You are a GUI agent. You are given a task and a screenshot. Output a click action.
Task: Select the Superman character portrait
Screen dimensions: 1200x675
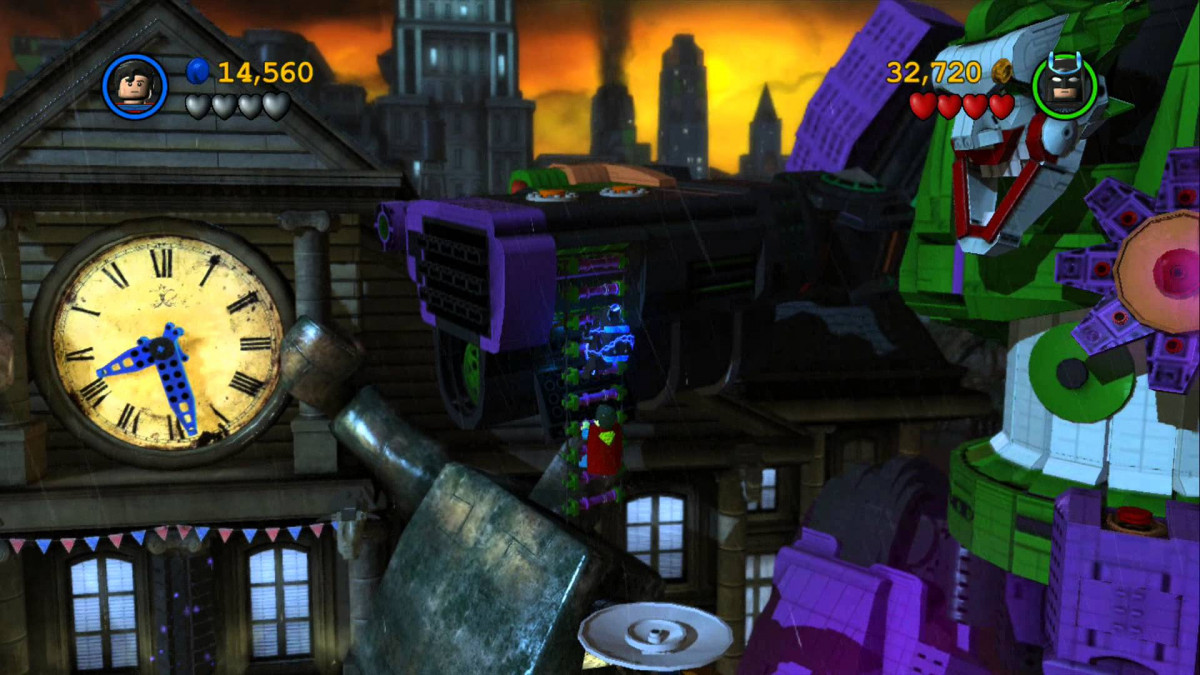[x=134, y=86]
